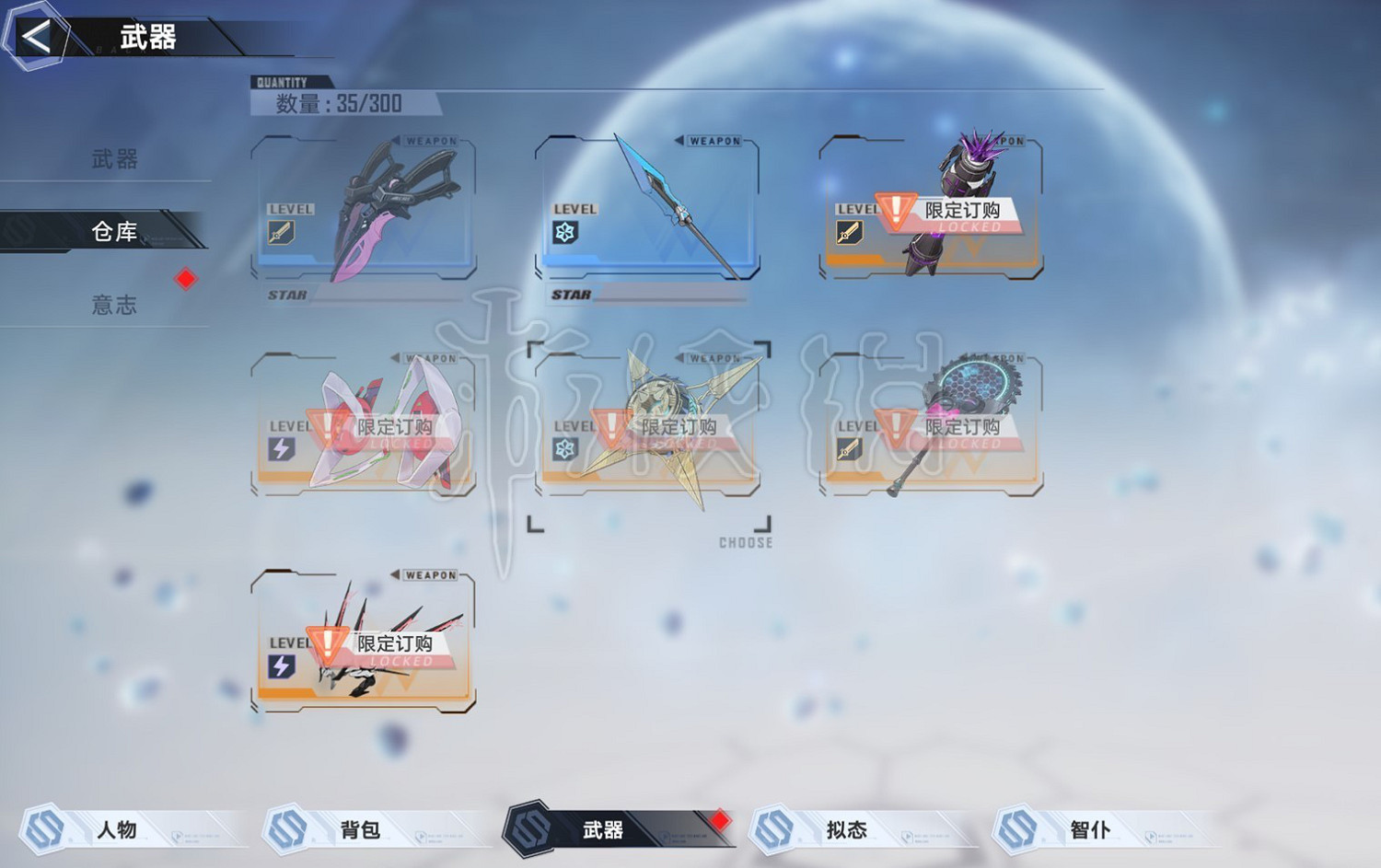Click the 限定订购 button on the golden chakram weapon

(x=679, y=425)
